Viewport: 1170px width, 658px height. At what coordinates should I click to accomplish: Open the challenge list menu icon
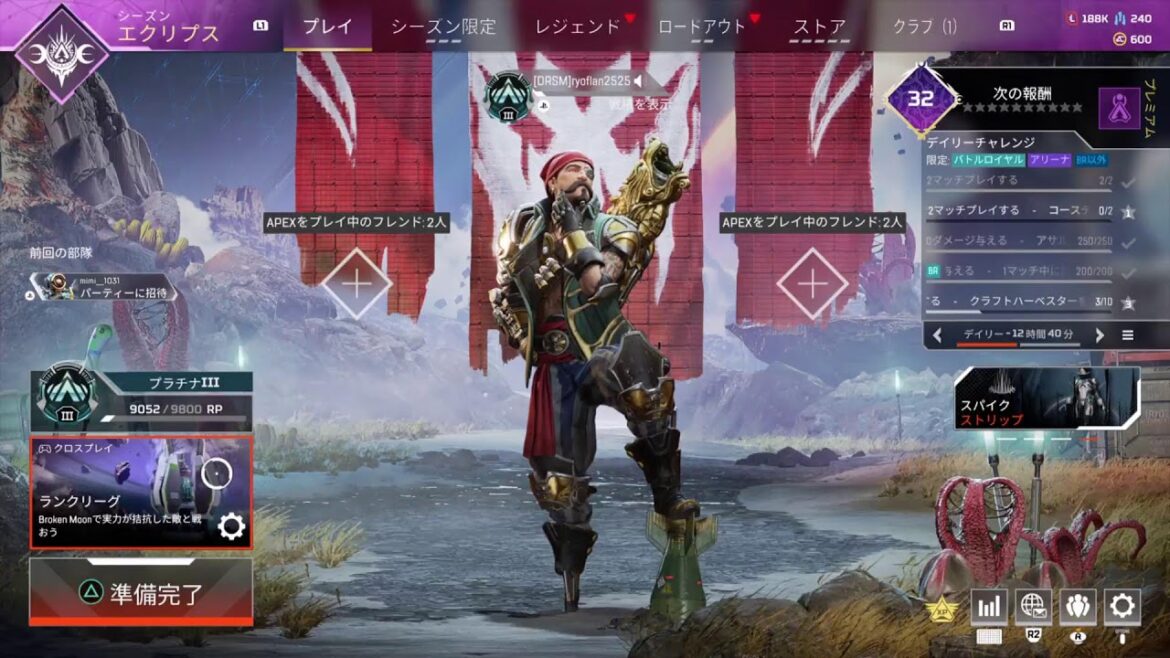(1128, 335)
